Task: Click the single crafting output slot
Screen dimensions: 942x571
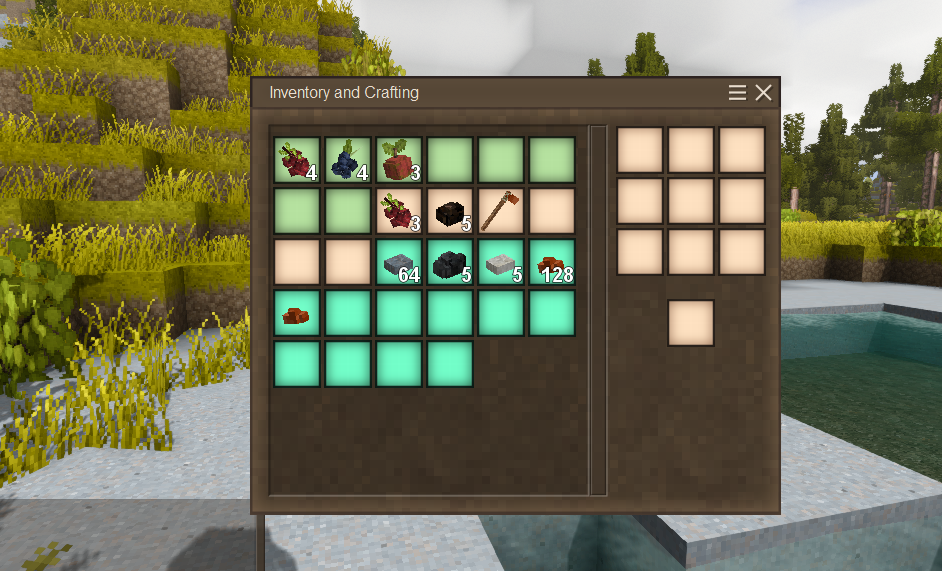Action: point(691,323)
